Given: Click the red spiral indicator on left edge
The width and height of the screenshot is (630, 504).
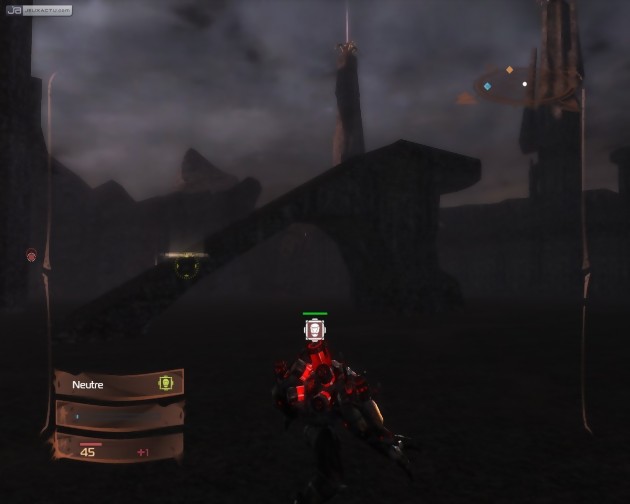Looking at the screenshot, I should (31, 256).
